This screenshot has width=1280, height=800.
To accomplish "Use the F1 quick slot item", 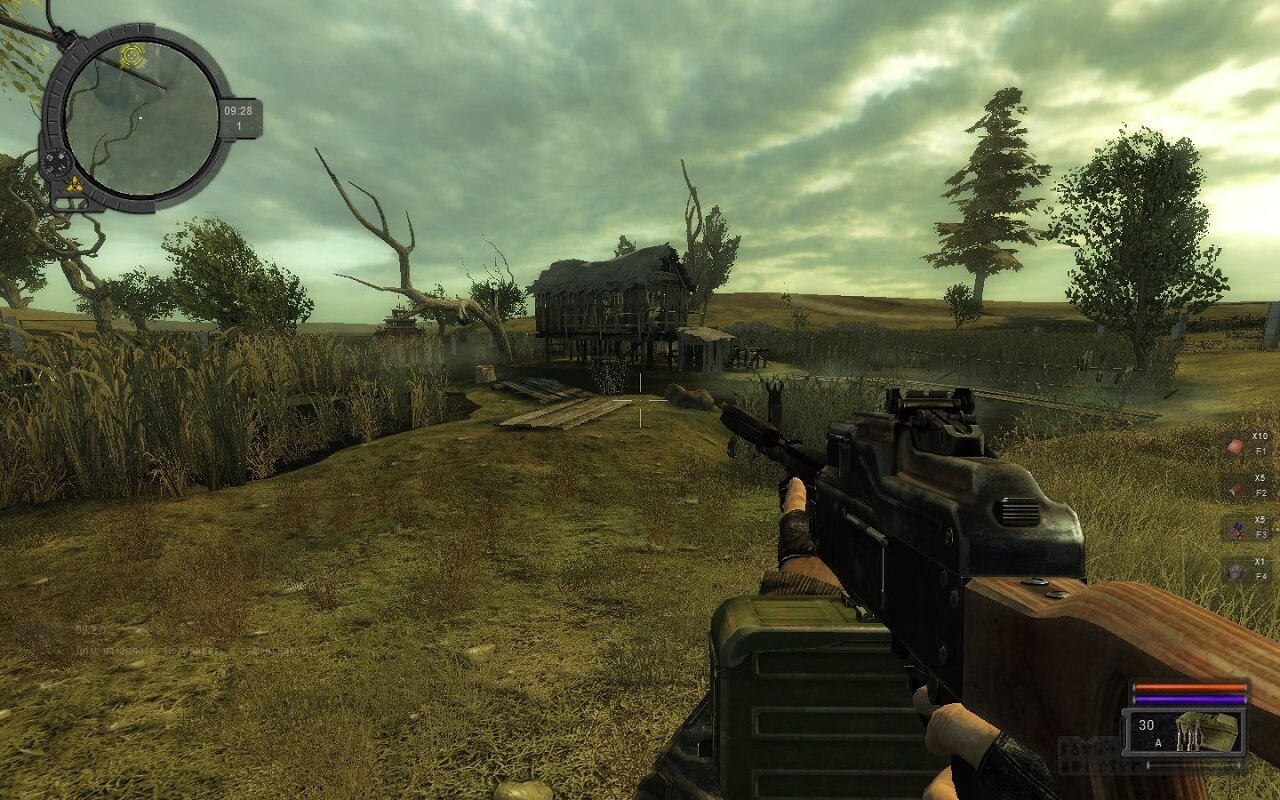I will pos(1236,445).
